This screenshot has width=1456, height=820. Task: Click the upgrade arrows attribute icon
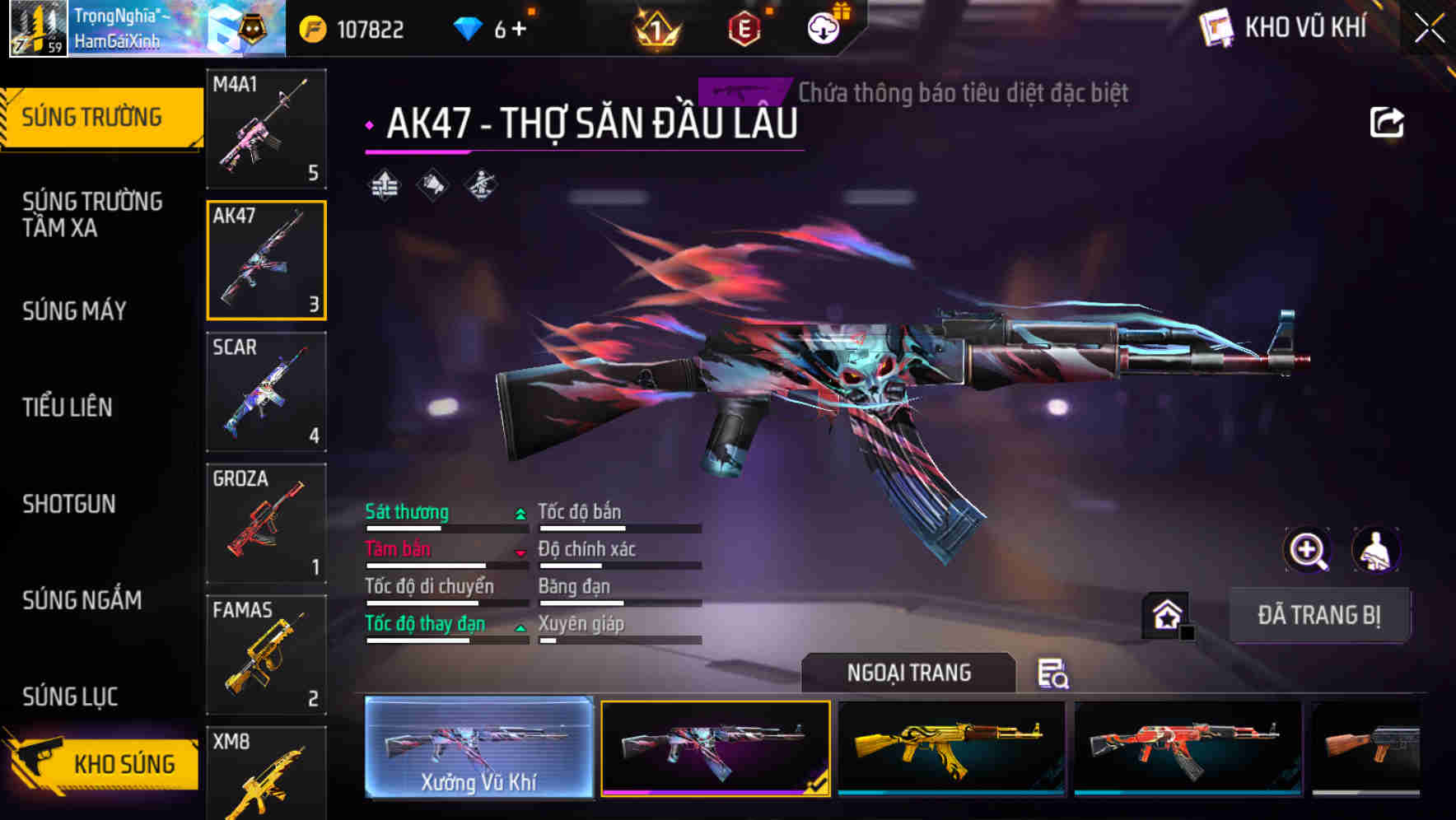tap(384, 184)
